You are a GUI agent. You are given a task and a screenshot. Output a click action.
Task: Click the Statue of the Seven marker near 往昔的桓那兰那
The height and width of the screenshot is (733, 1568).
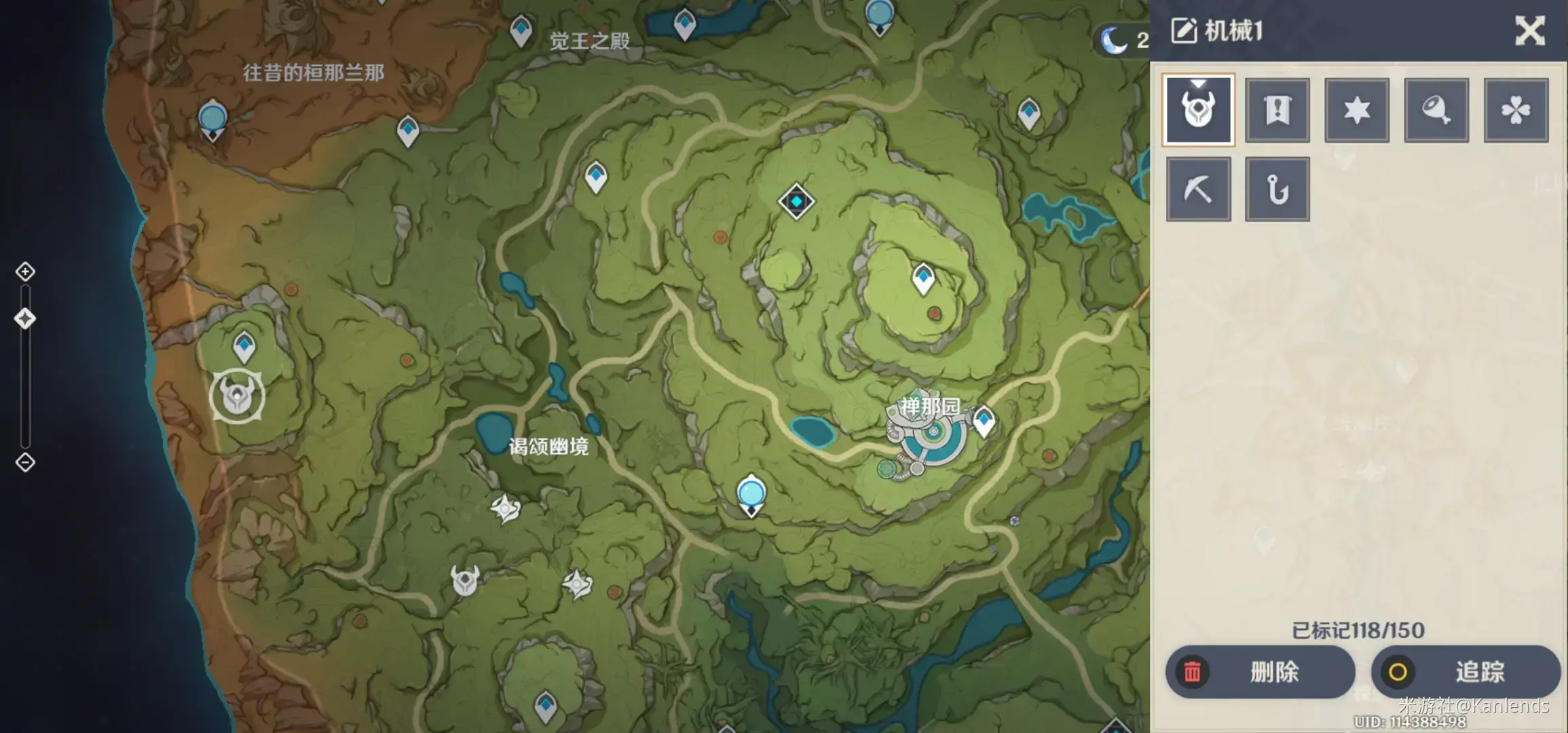click(x=212, y=120)
